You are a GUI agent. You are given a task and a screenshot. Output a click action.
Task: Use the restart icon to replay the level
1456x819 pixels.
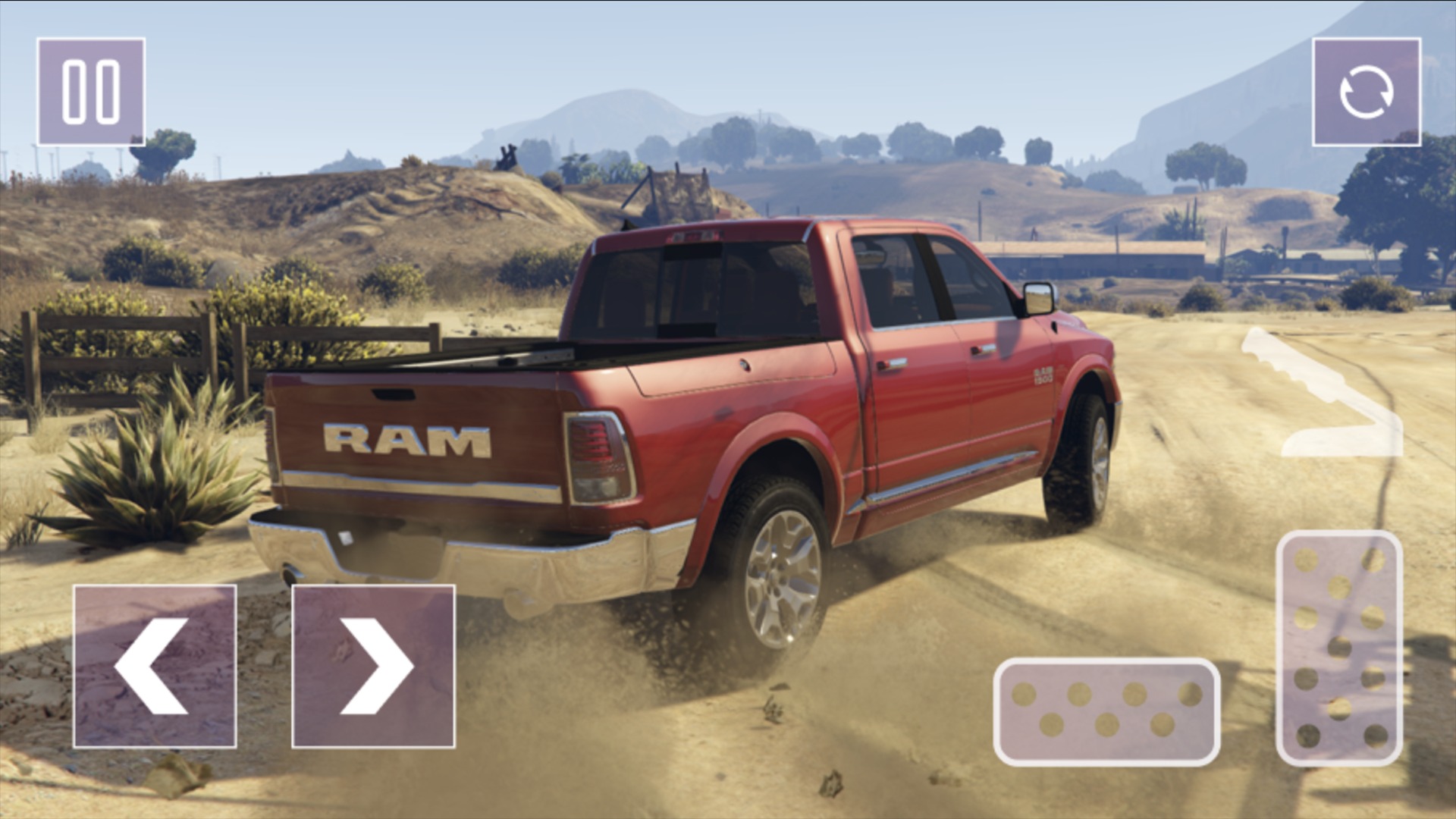(x=1369, y=93)
